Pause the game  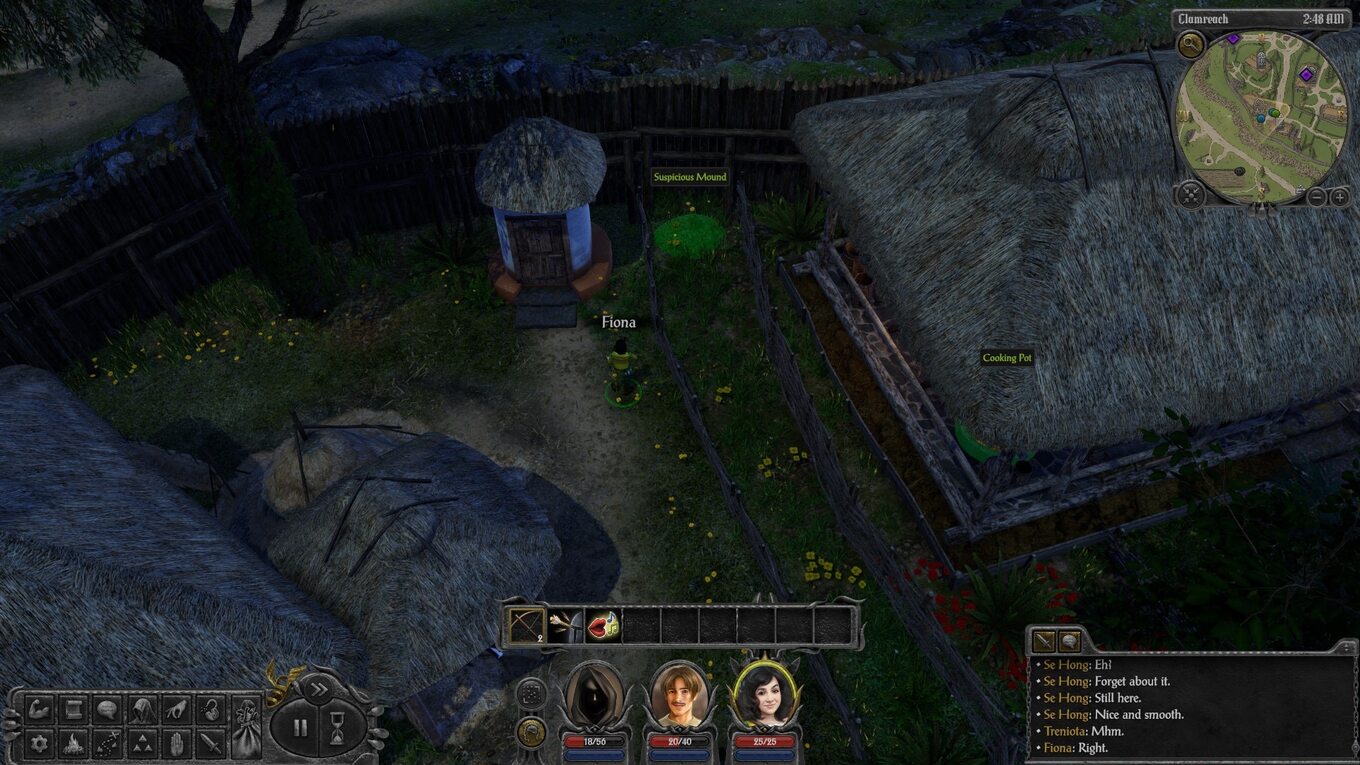tap(300, 727)
